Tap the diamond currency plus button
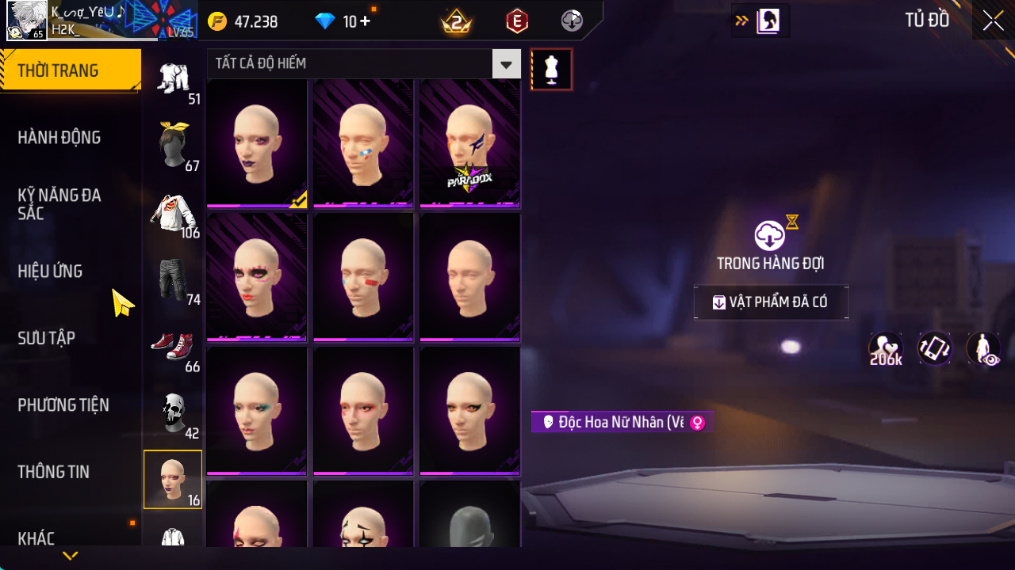This screenshot has height=570, width=1015. point(364,21)
